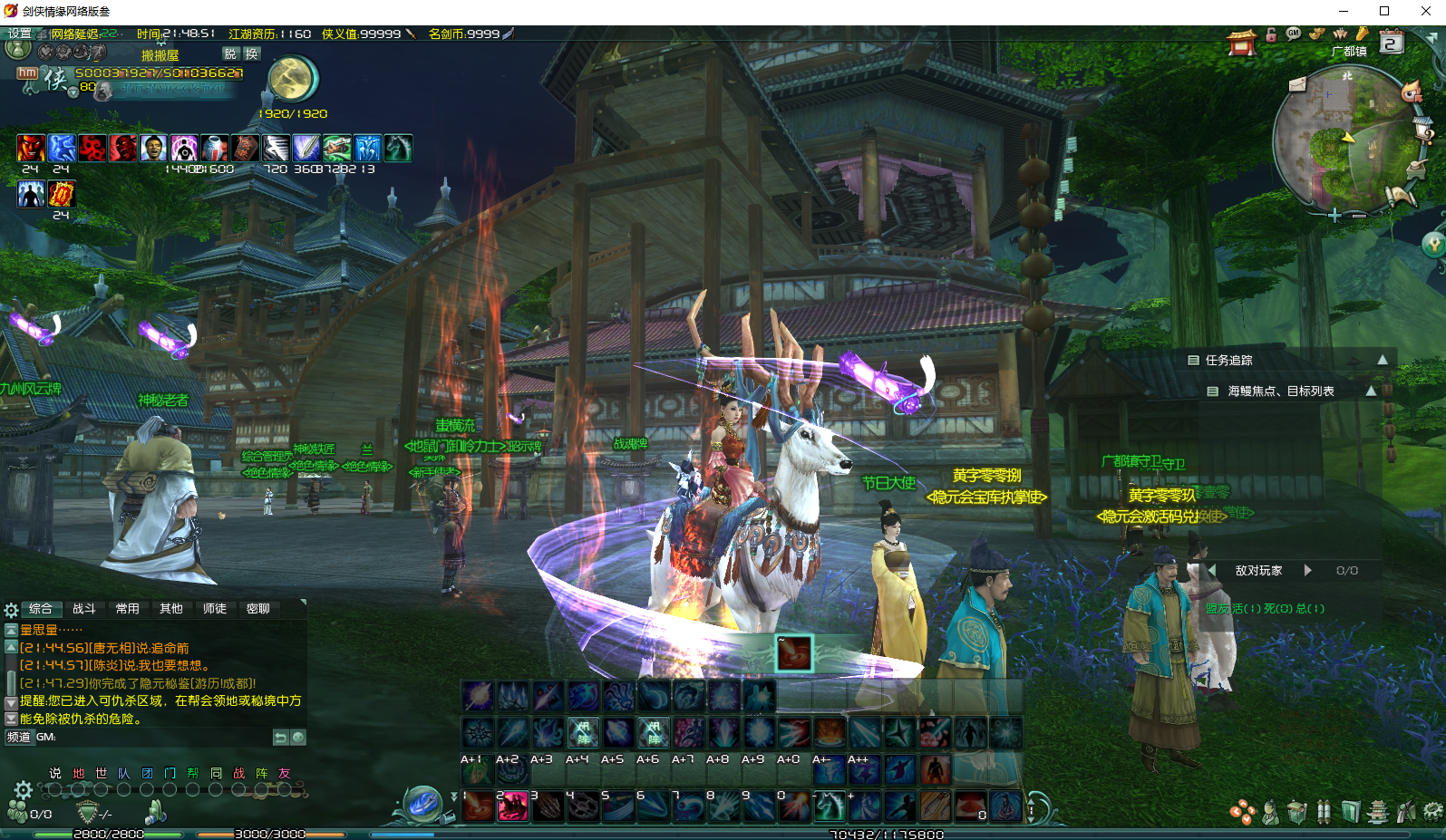This screenshot has width=1446, height=840.
Task: Select the 师徒 chat tab
Action: [215, 609]
